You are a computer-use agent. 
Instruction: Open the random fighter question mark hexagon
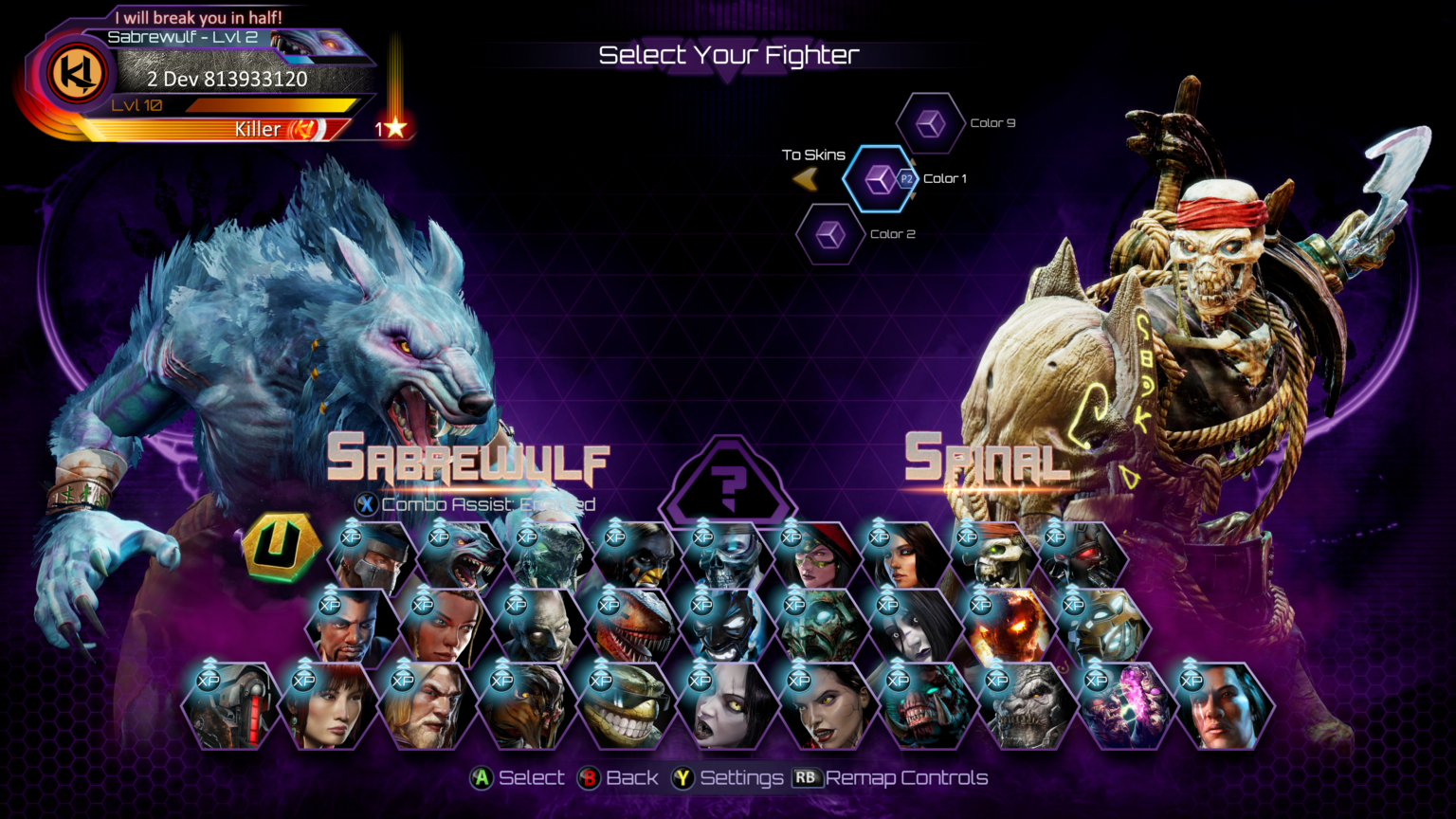tap(728, 479)
